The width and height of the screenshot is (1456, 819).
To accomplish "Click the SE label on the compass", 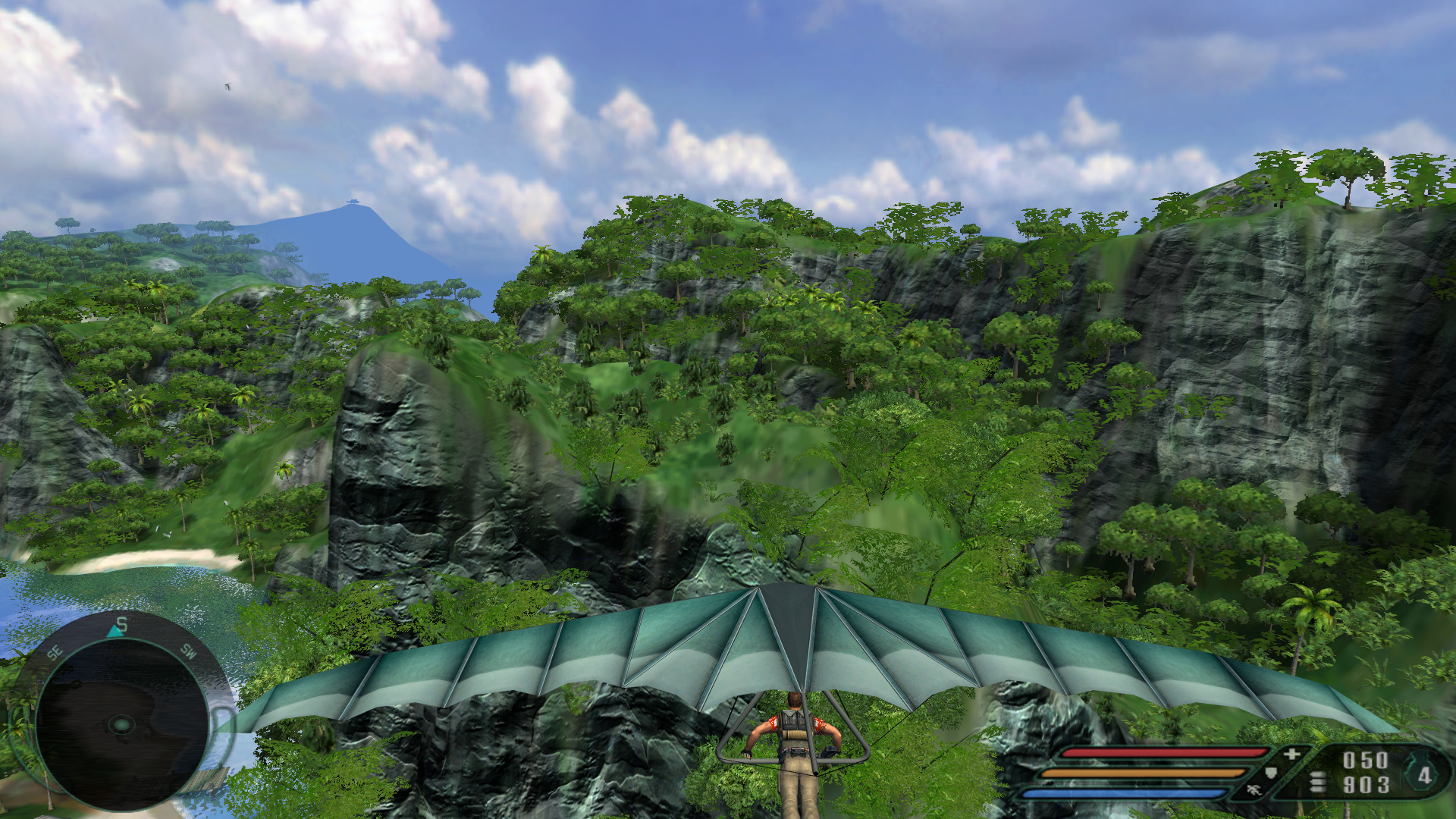I will pos(55,652).
